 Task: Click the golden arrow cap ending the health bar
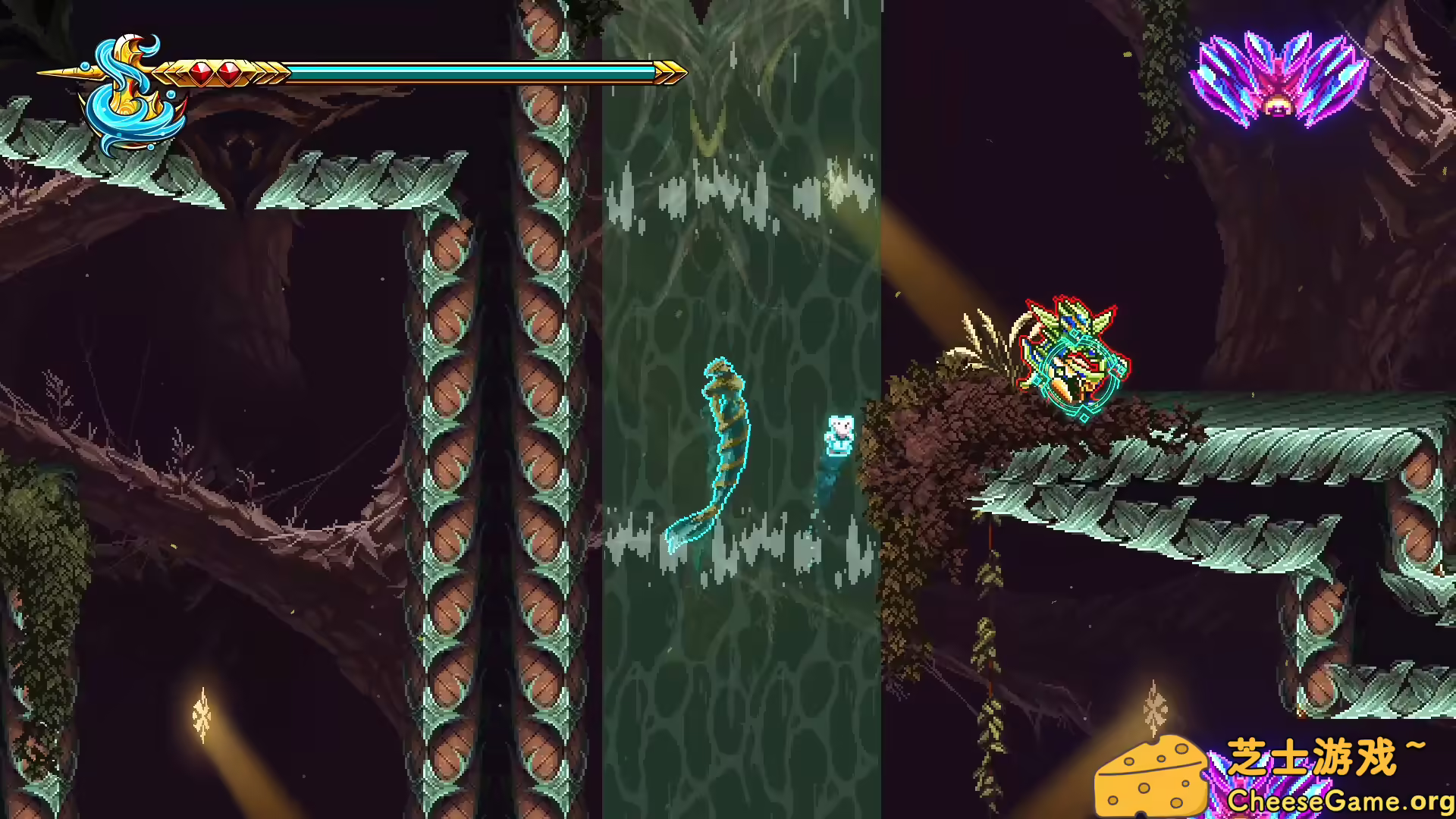[x=667, y=72]
